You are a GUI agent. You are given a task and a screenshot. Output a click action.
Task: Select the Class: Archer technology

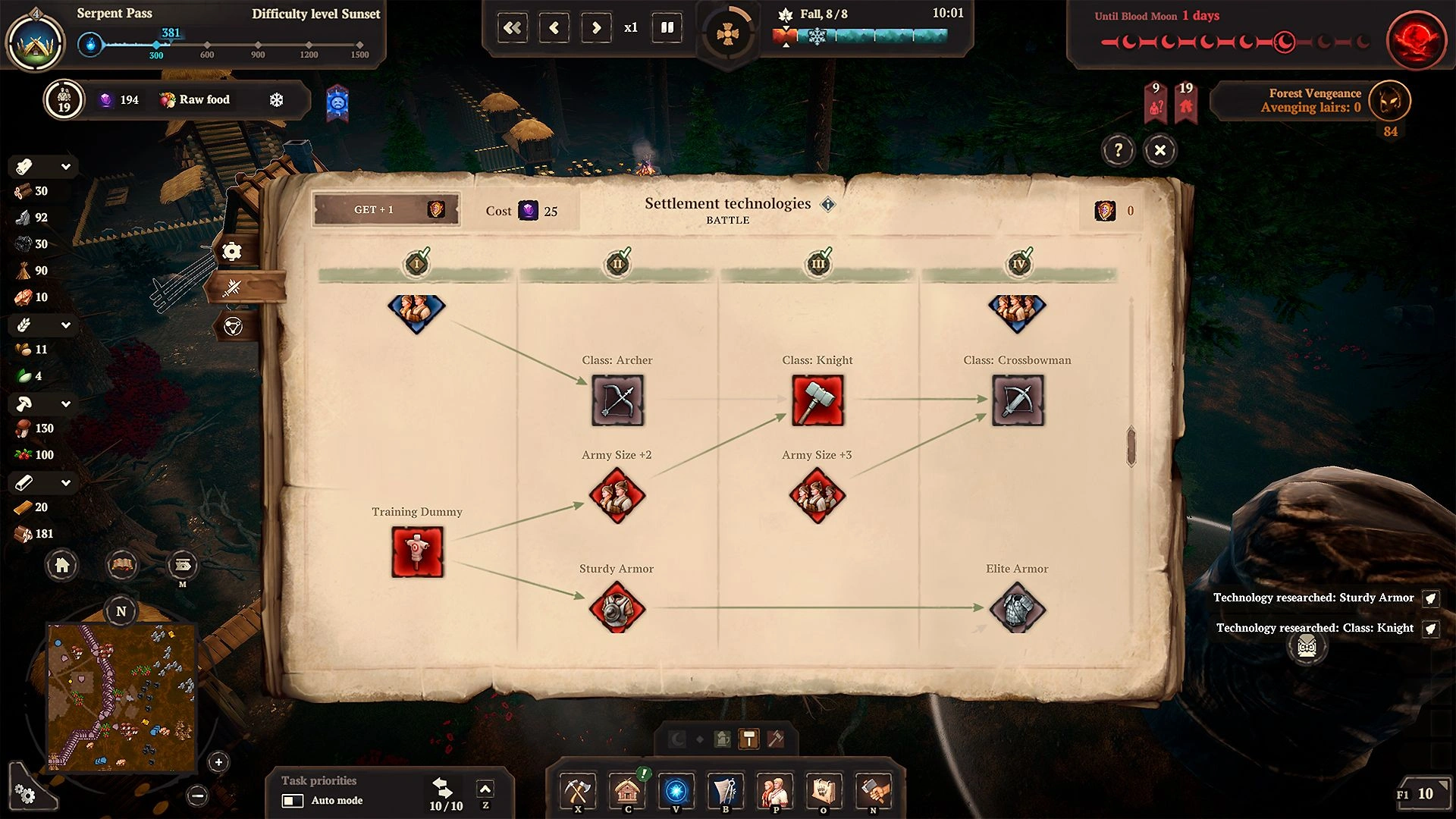[617, 400]
